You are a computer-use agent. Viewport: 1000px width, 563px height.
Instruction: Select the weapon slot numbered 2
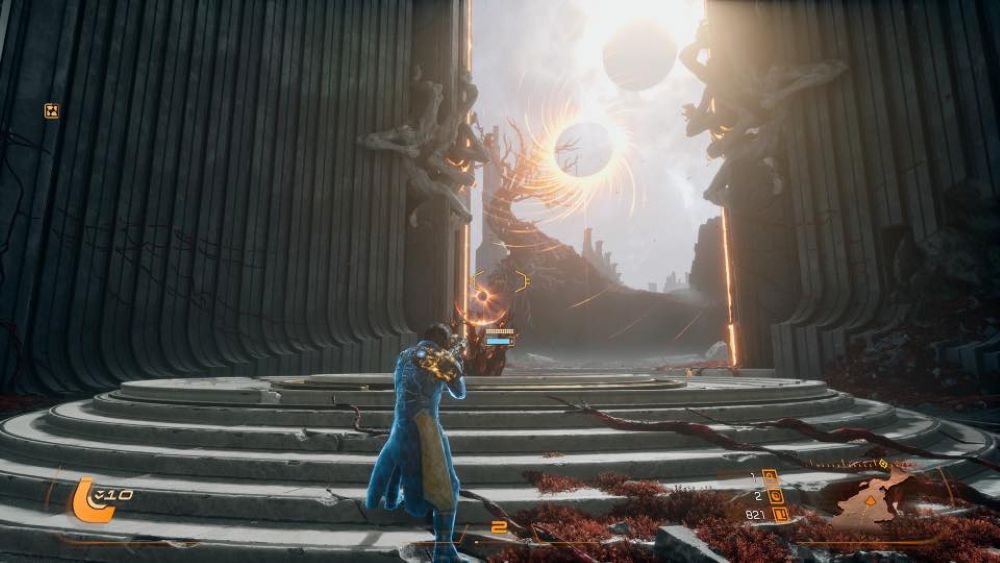point(775,494)
